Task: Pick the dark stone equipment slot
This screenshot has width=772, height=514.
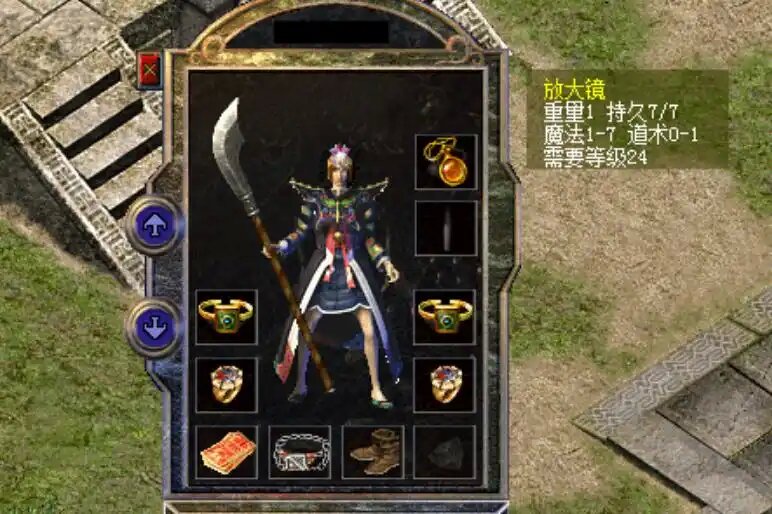Action: click(x=445, y=452)
